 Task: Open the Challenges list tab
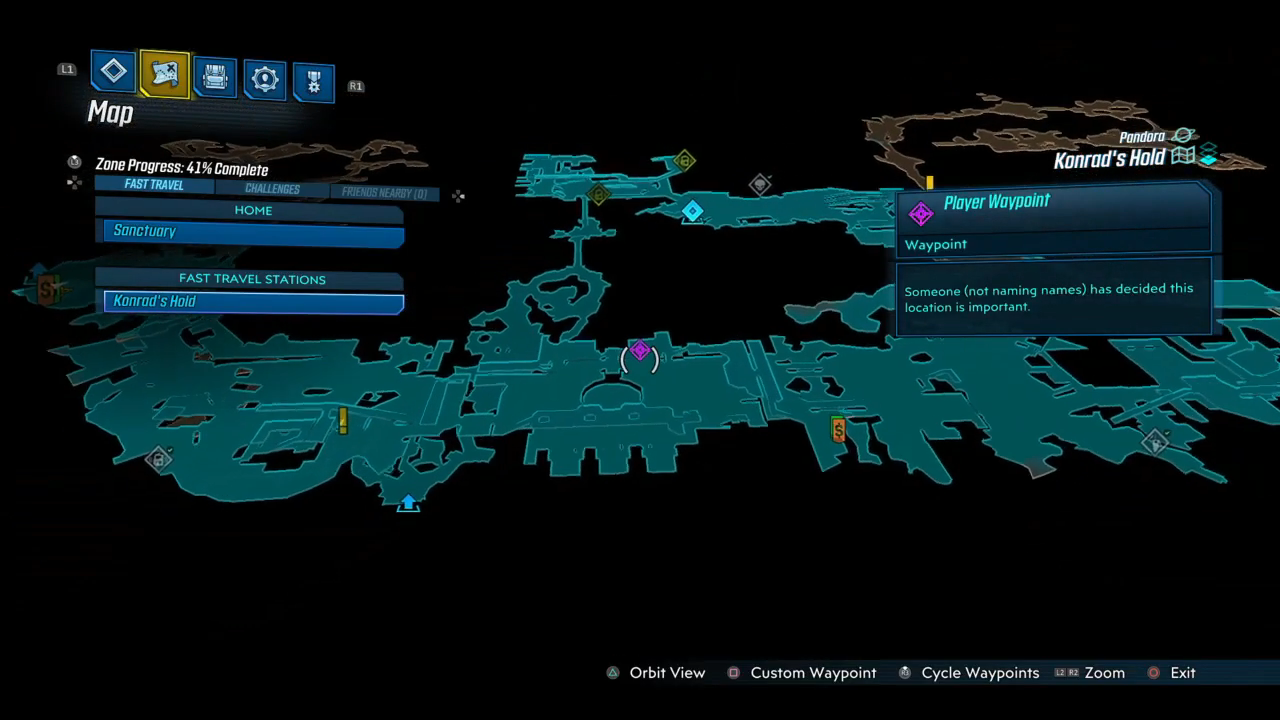click(x=272, y=189)
